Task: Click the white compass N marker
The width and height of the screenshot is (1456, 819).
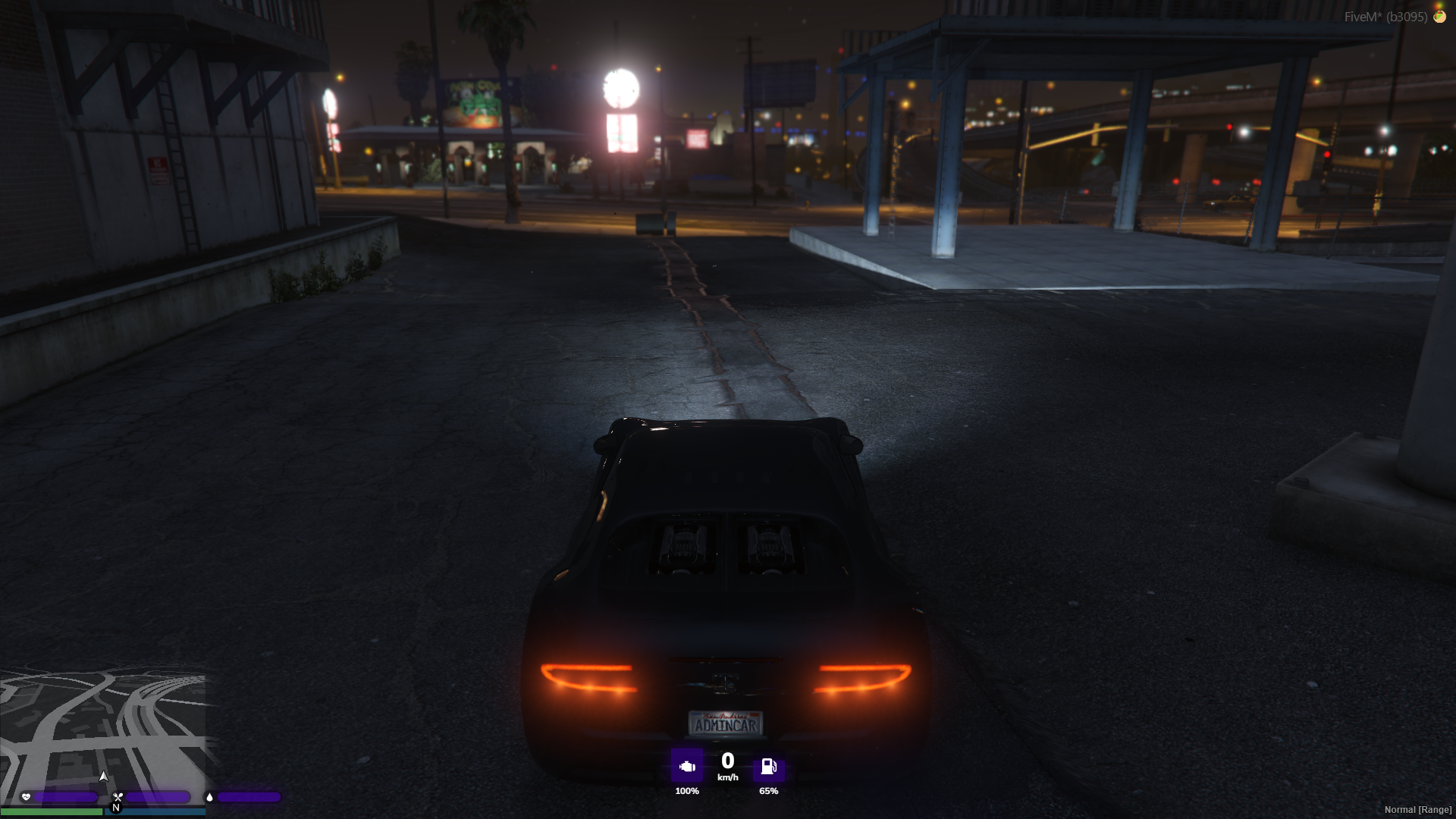Action: tap(117, 808)
